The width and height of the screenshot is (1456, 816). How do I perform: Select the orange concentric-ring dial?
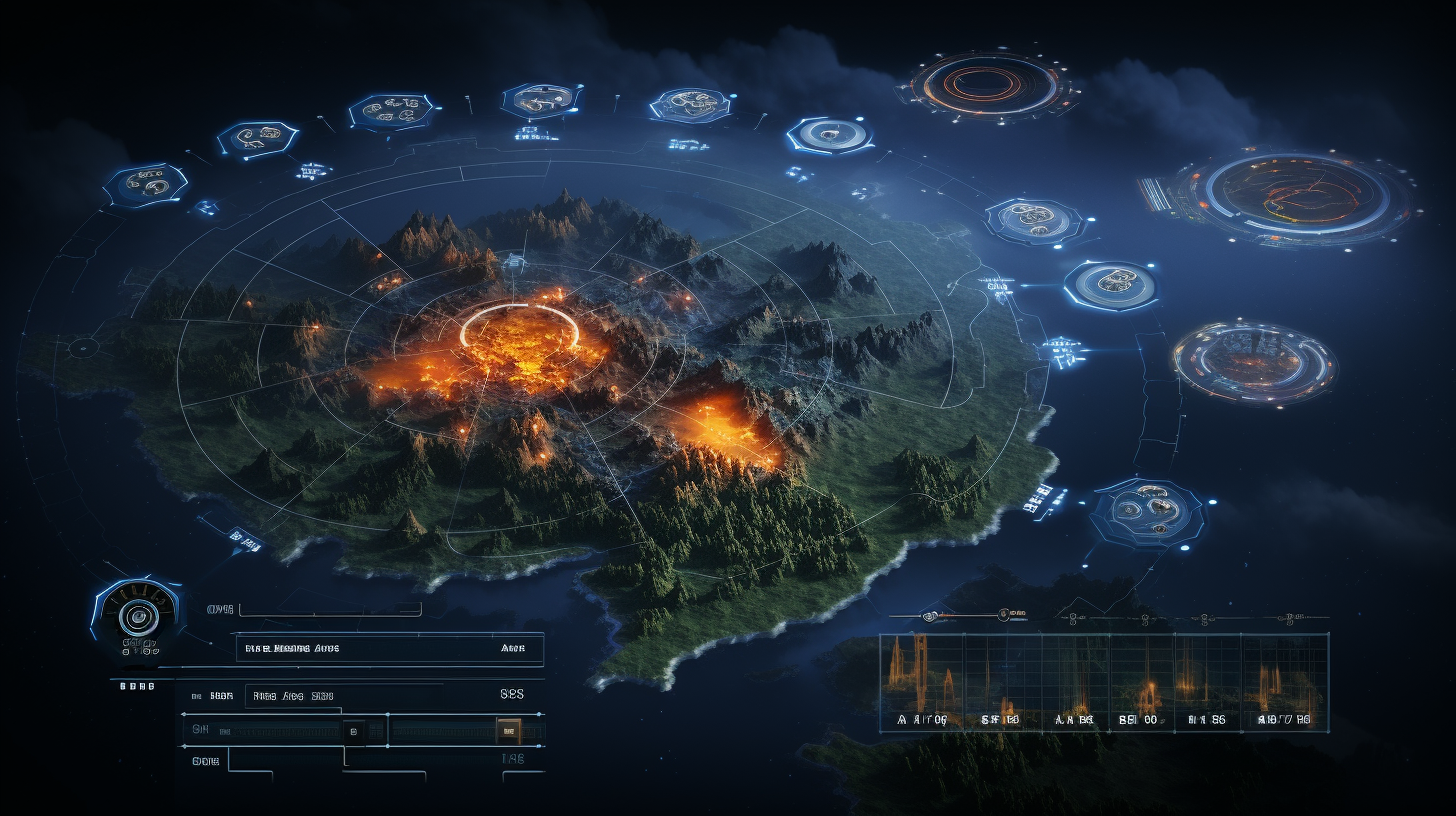point(985,84)
